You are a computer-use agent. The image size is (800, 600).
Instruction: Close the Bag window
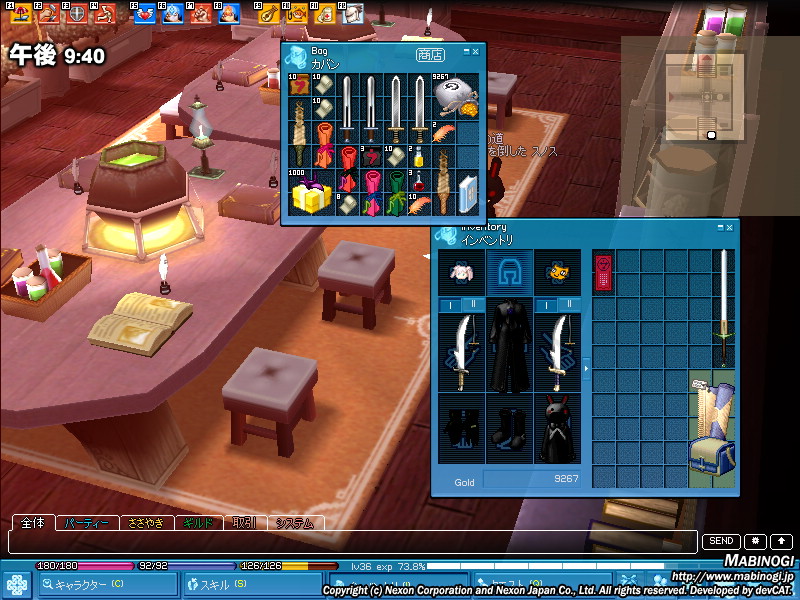pyautogui.click(x=476, y=50)
